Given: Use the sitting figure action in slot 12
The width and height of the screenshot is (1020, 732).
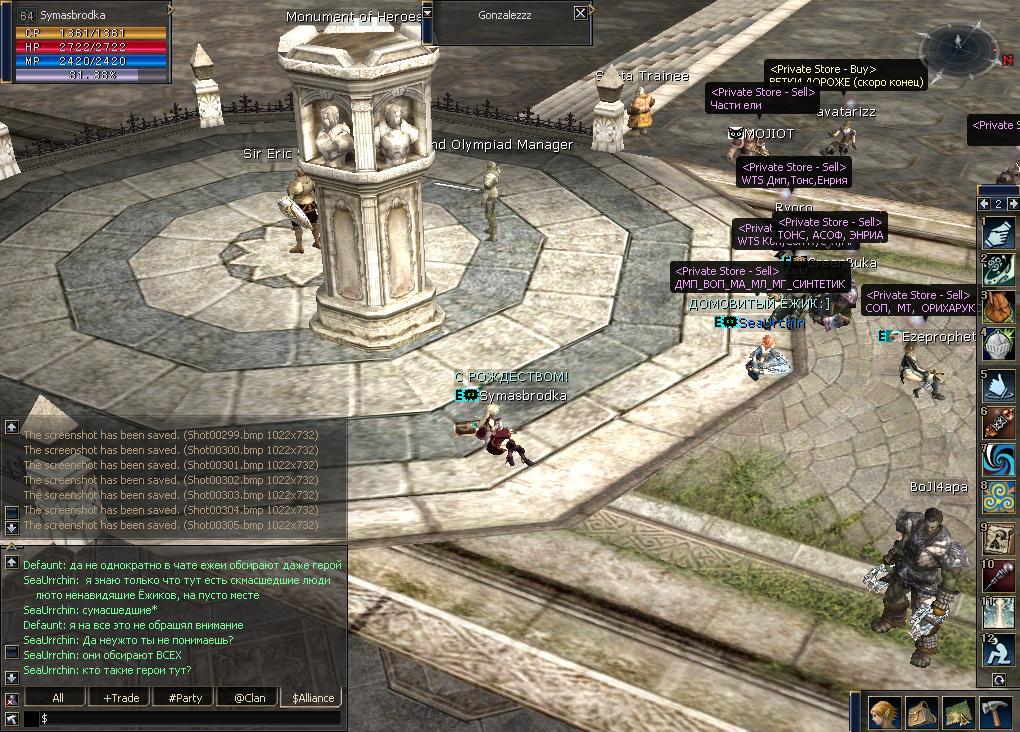Looking at the screenshot, I should coord(998,651).
